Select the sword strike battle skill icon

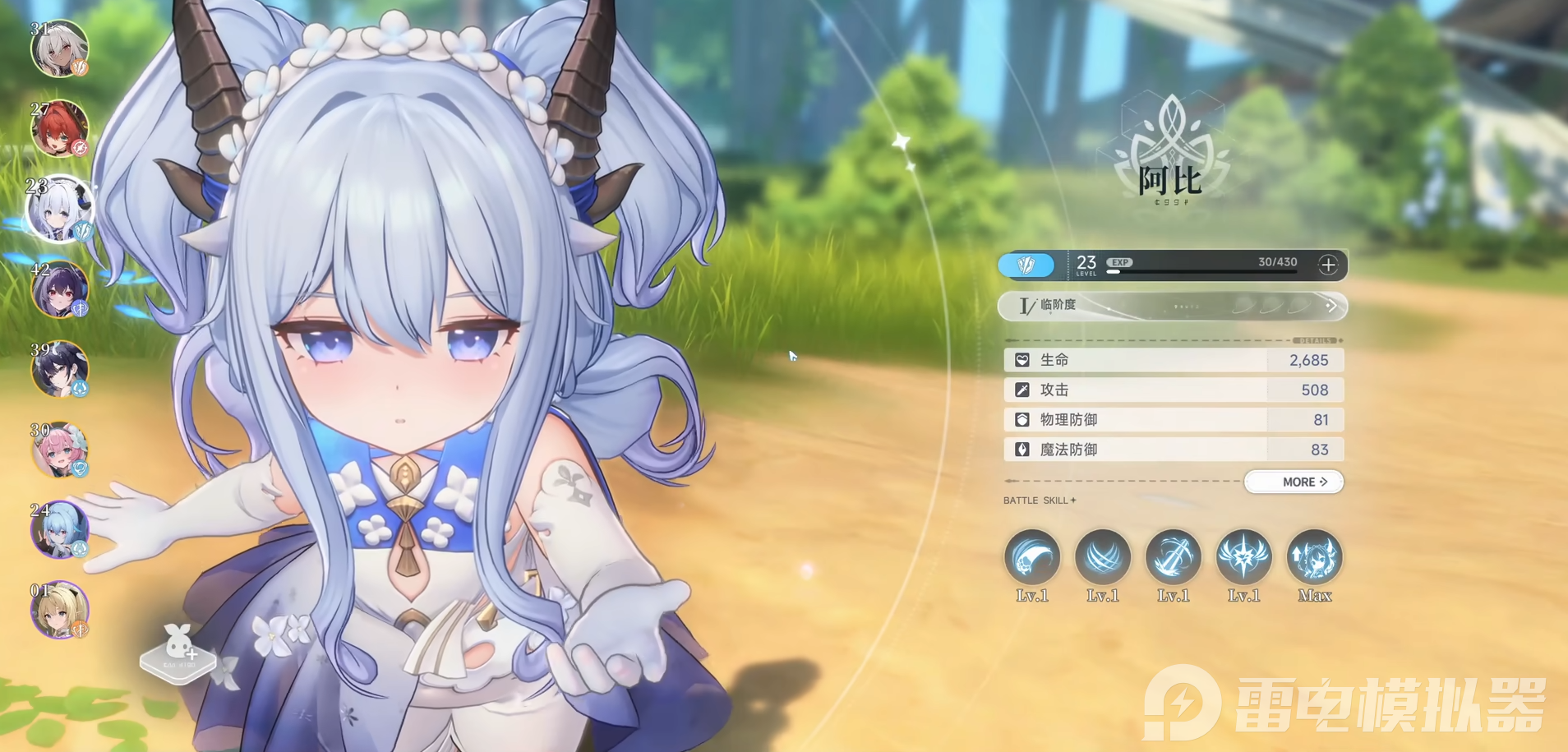[1174, 557]
